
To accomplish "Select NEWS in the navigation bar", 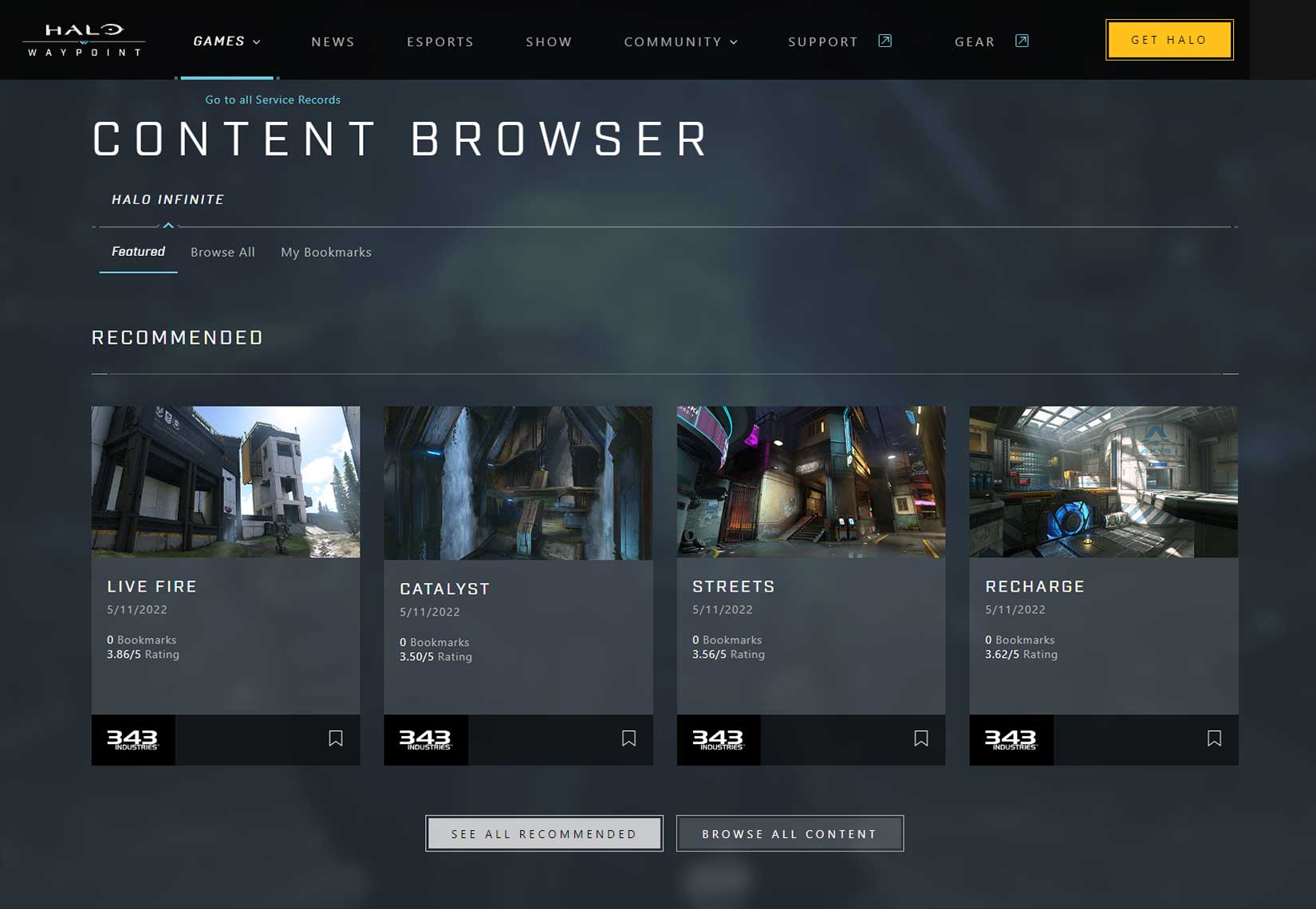I will pos(333,41).
